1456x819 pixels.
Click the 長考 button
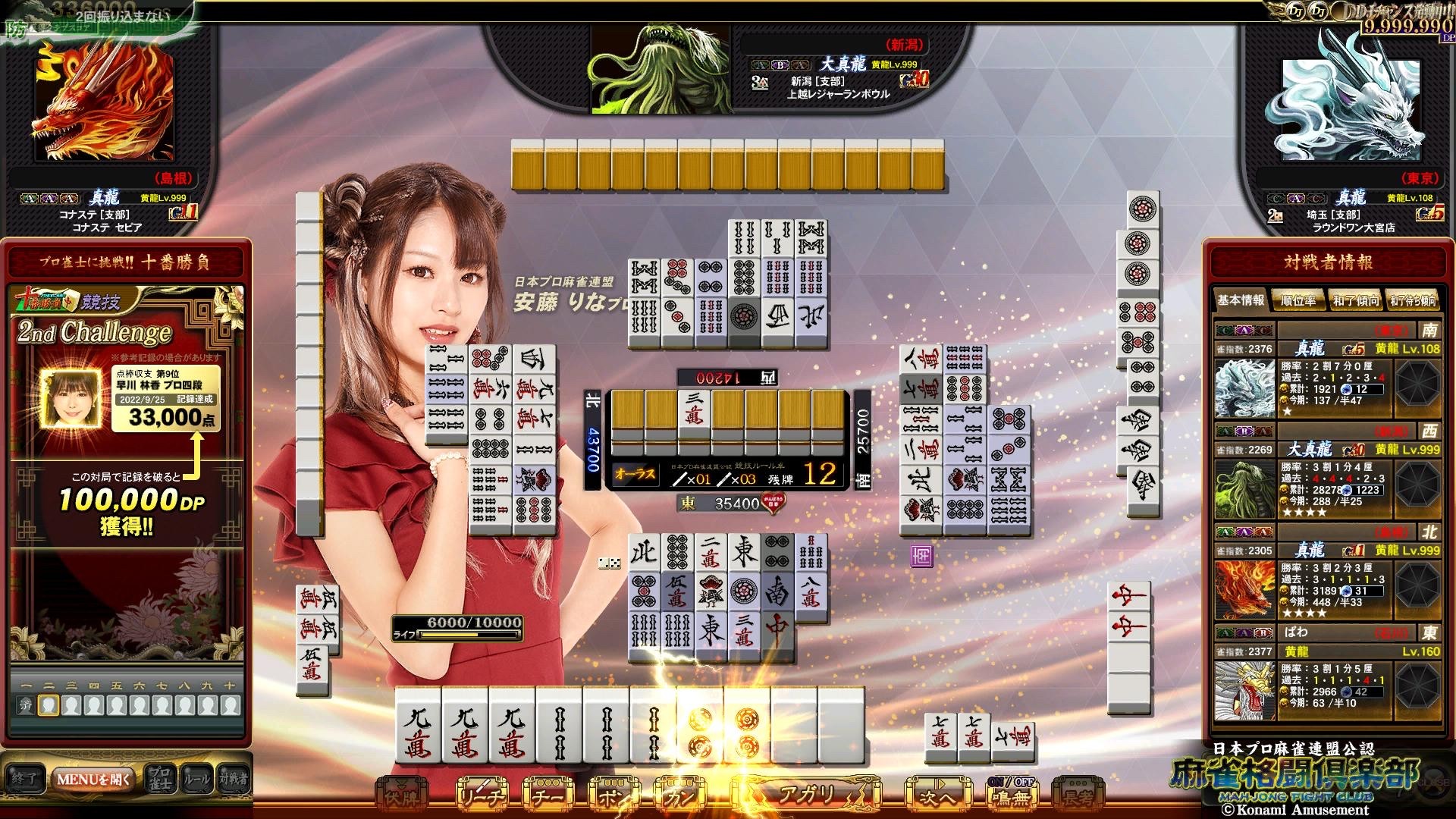click(x=1077, y=795)
